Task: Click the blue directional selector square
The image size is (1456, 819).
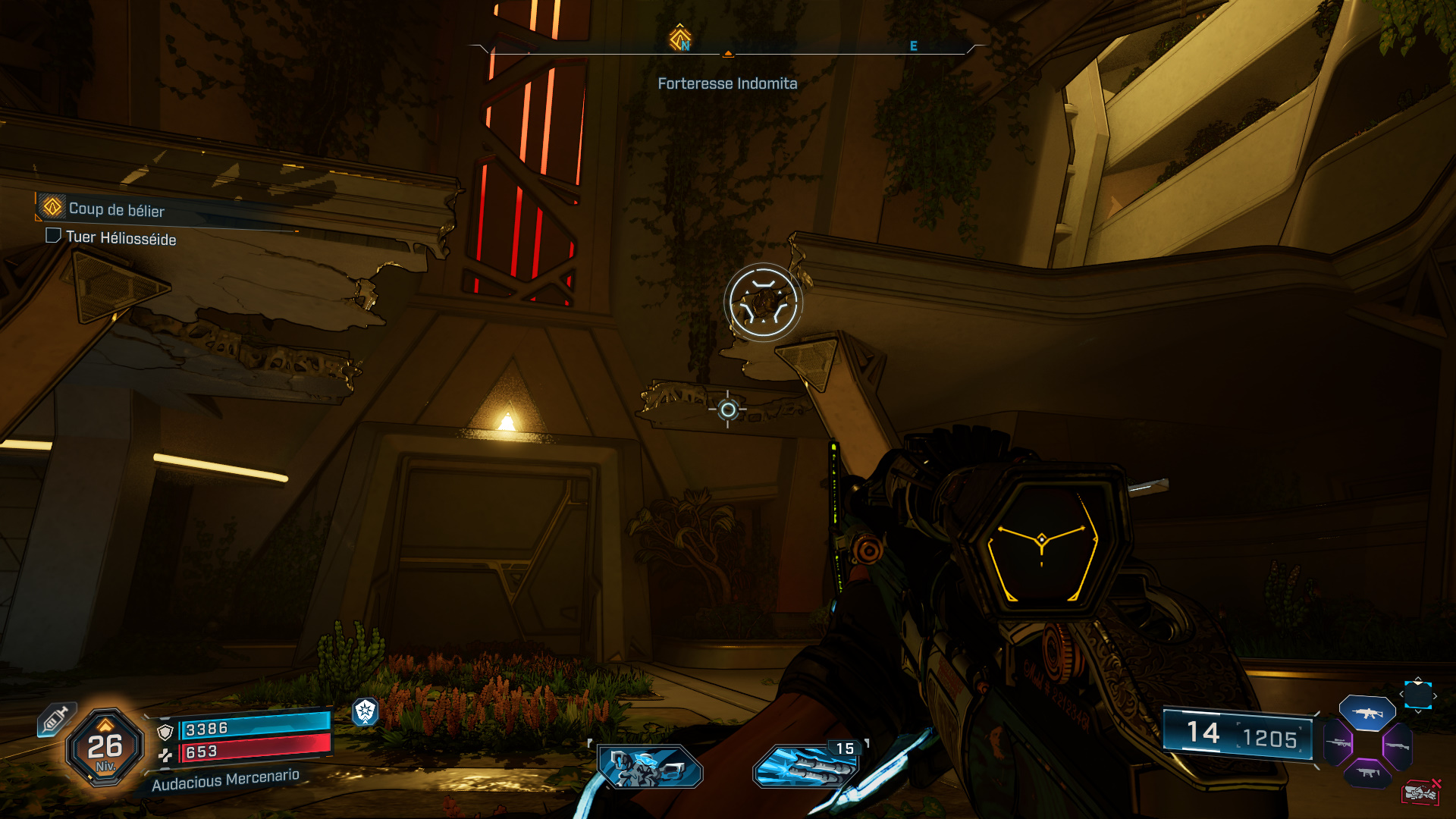Action: (1417, 695)
